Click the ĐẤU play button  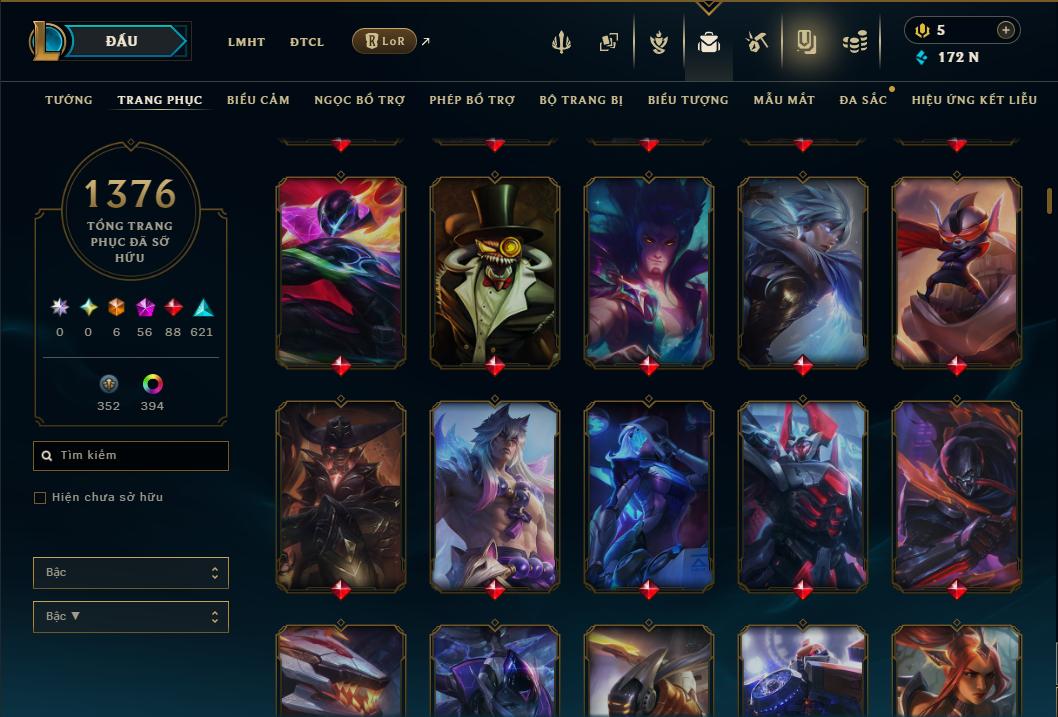click(122, 41)
